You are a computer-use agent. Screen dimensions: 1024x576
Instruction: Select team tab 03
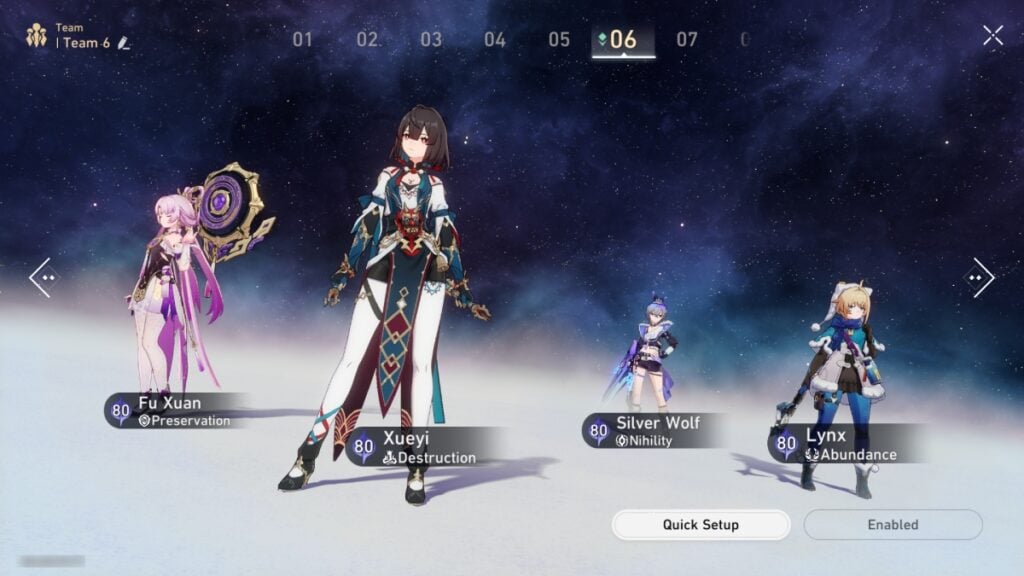pyautogui.click(x=431, y=40)
